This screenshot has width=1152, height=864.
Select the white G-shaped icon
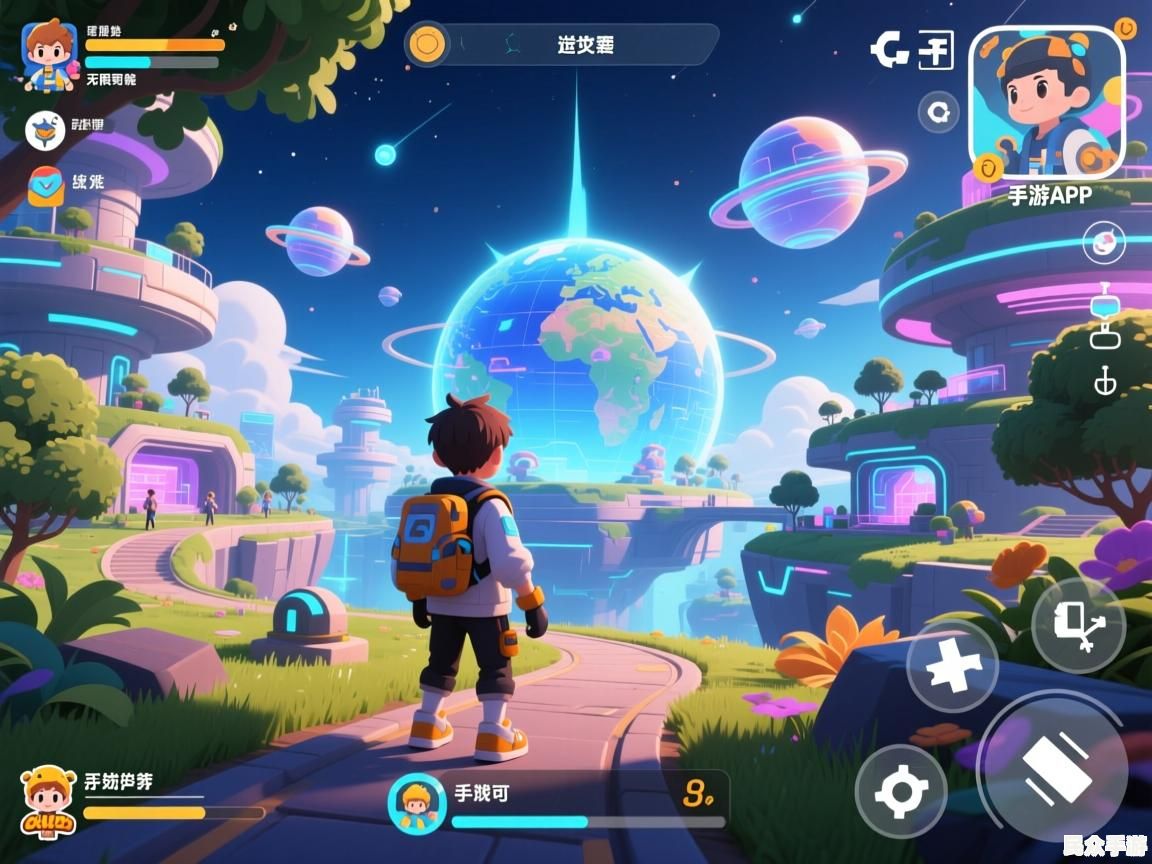(889, 48)
